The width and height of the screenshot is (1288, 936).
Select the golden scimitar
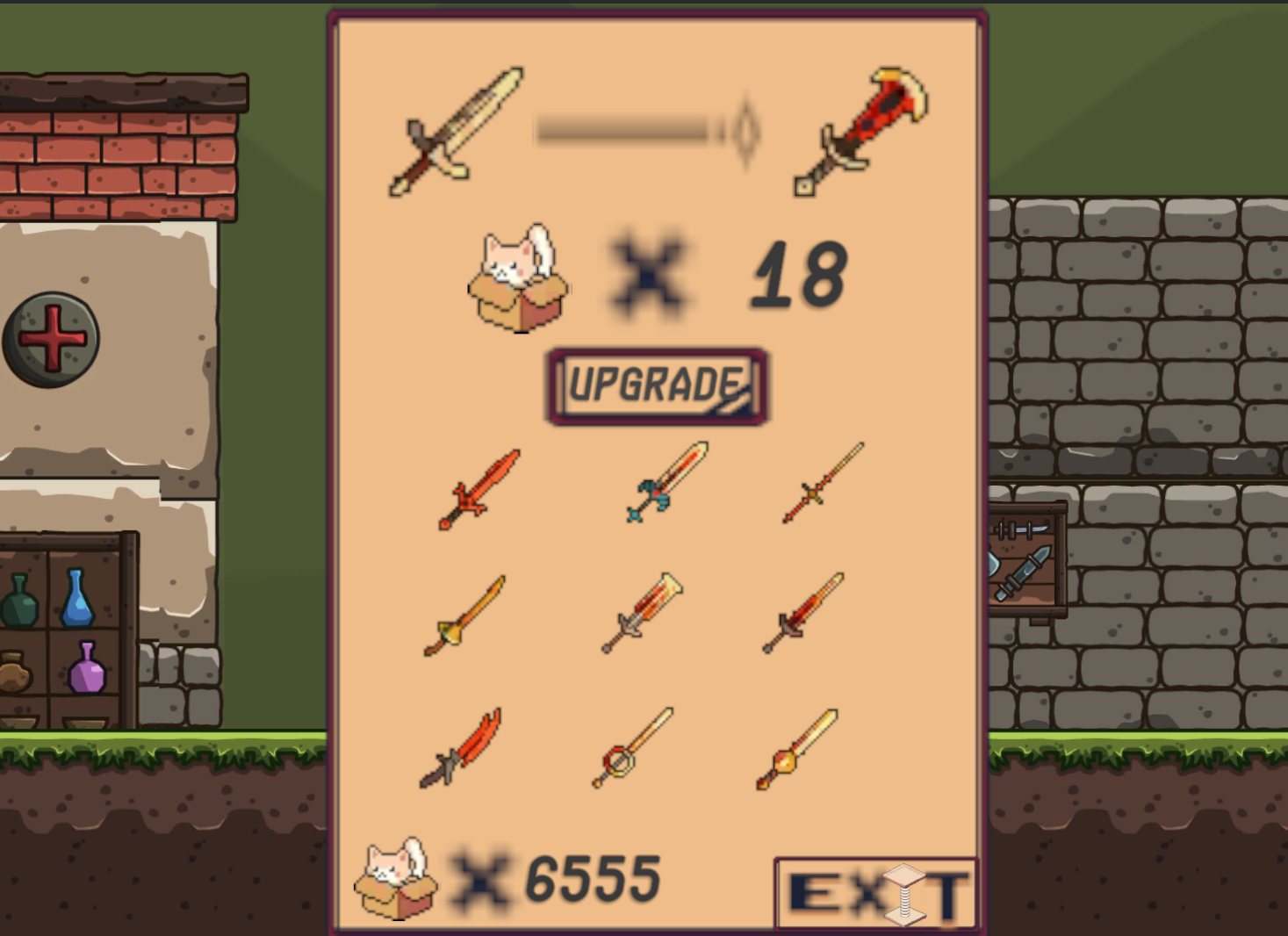coord(465,616)
